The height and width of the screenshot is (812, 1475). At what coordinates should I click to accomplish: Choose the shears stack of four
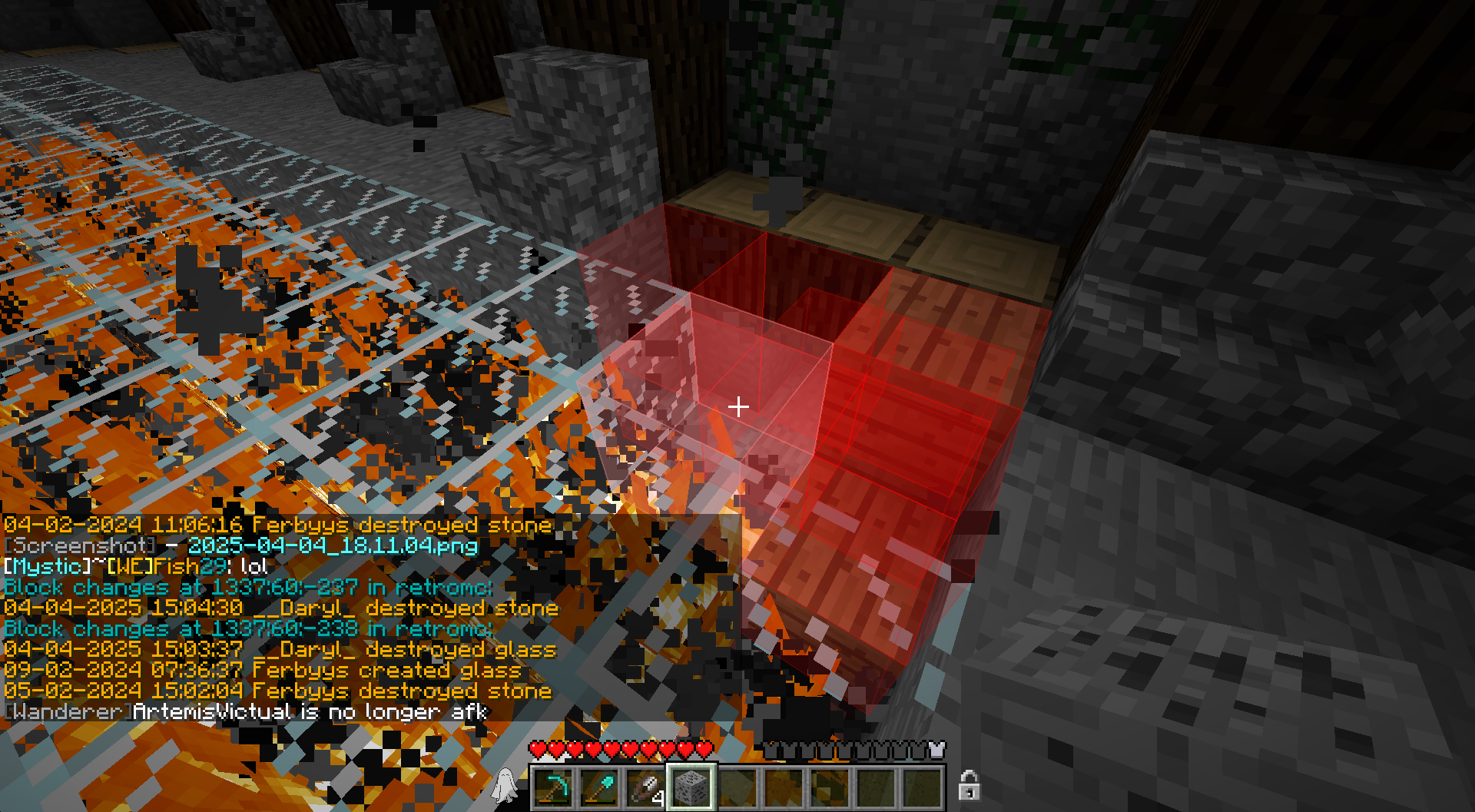pos(645,787)
